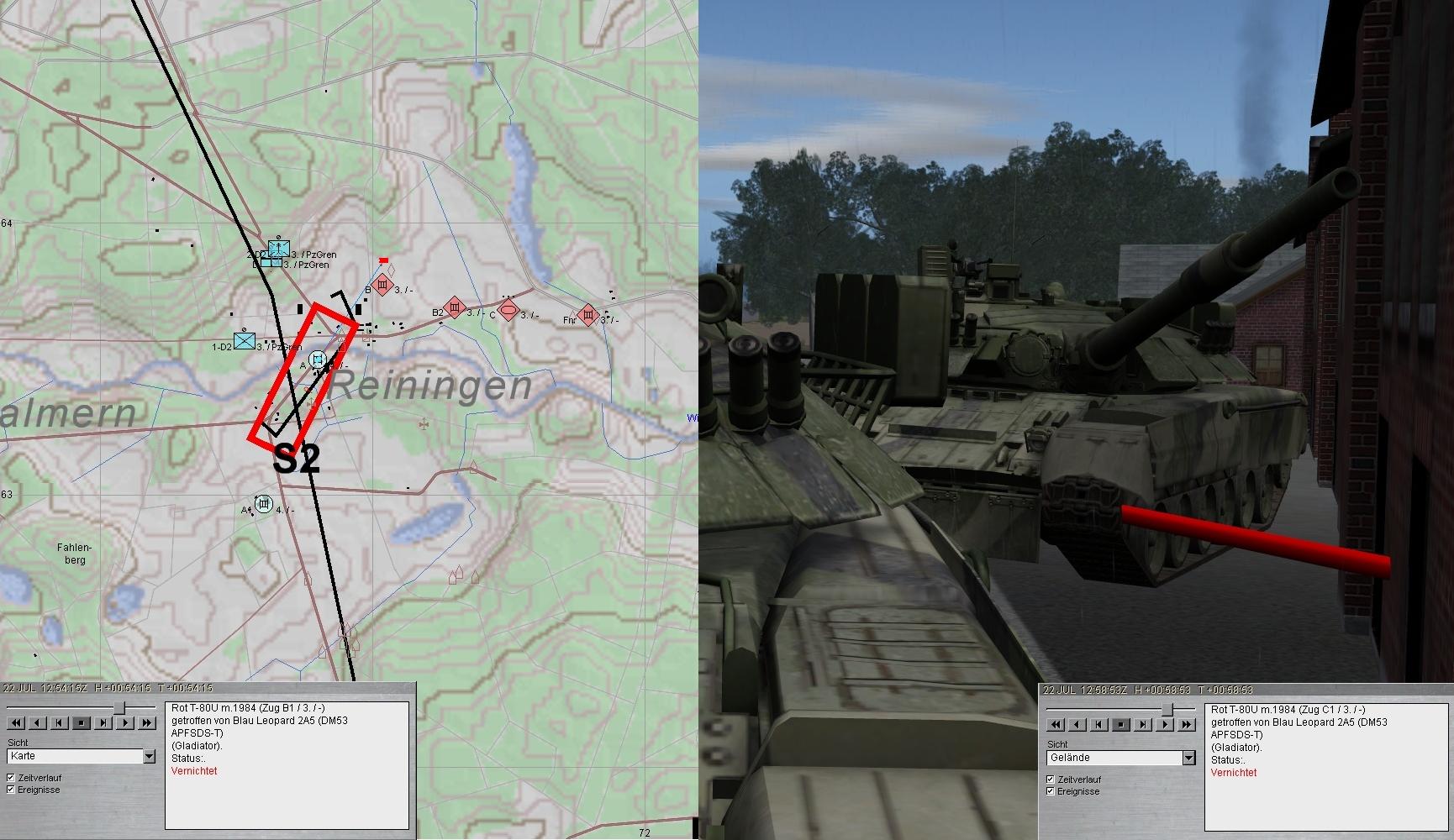Stop playback in the Gelände replay panel
This screenshot has height=840, width=1454.
click(x=1121, y=724)
